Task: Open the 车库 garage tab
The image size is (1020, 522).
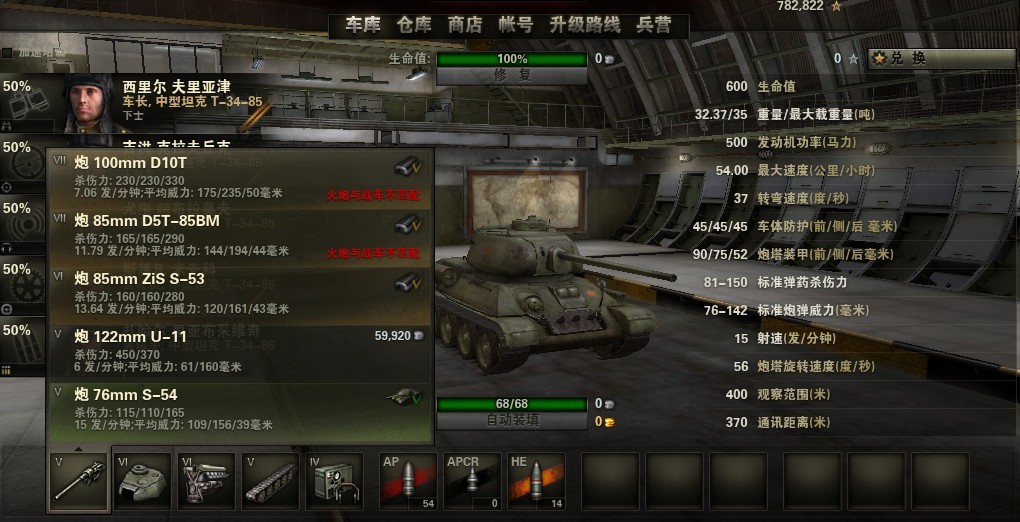Action: (x=363, y=25)
